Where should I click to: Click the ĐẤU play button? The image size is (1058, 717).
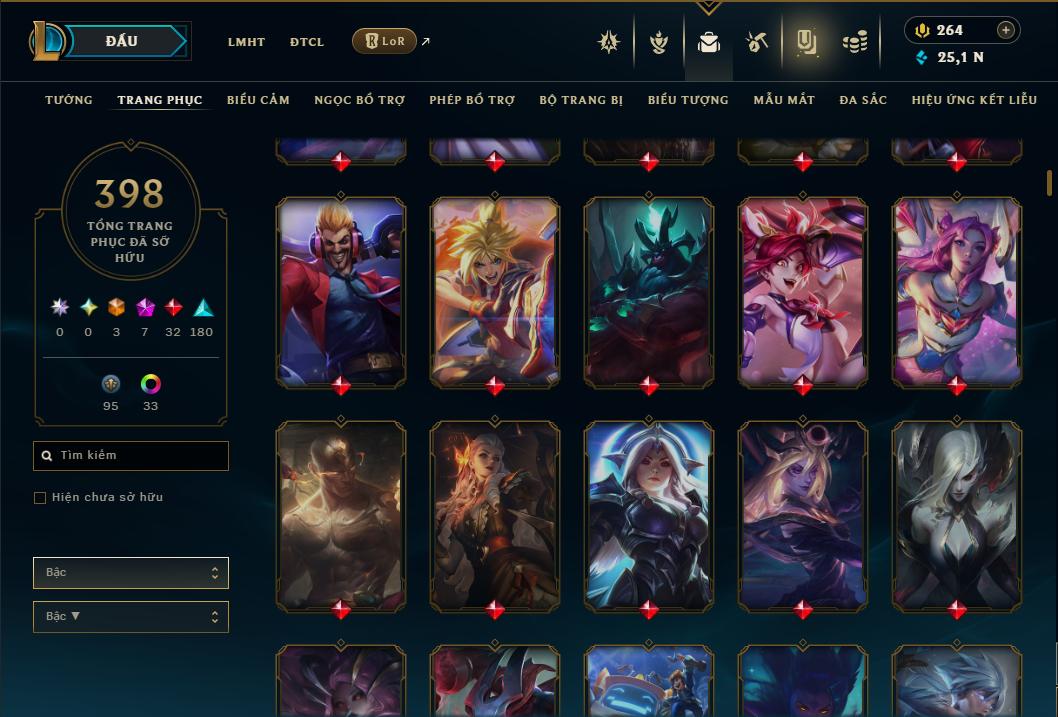(122, 41)
